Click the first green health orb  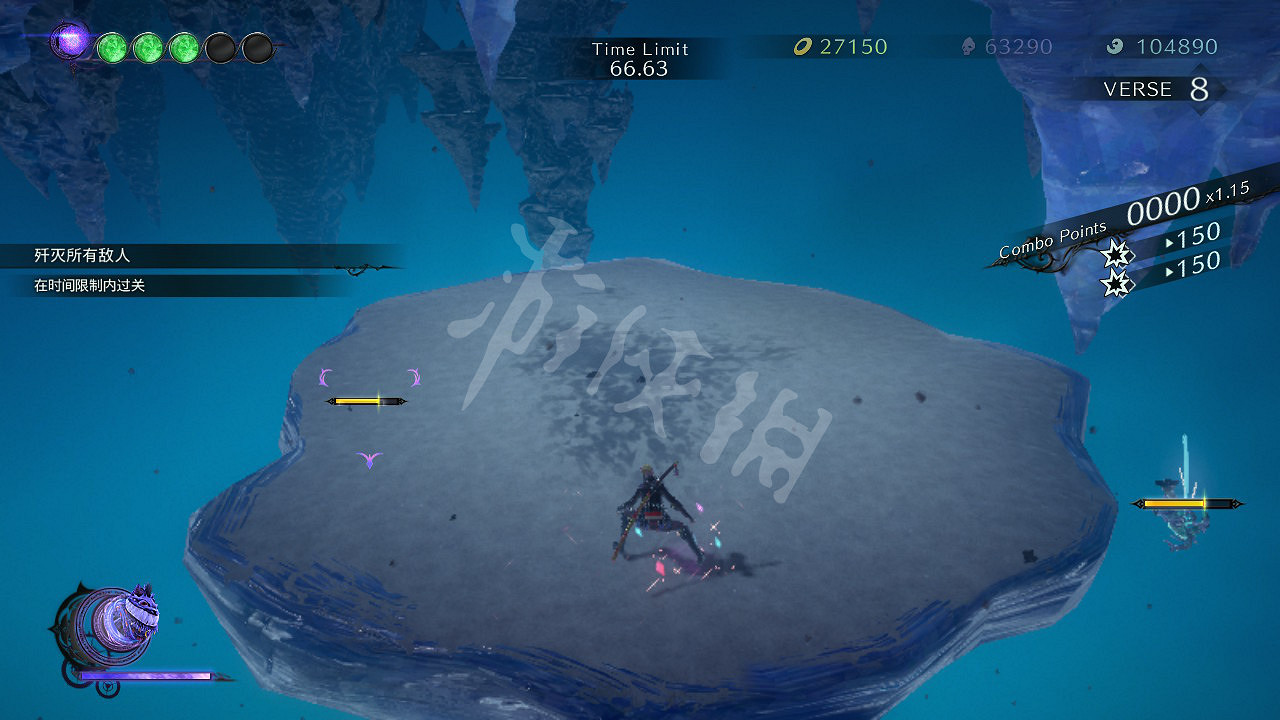tap(112, 47)
